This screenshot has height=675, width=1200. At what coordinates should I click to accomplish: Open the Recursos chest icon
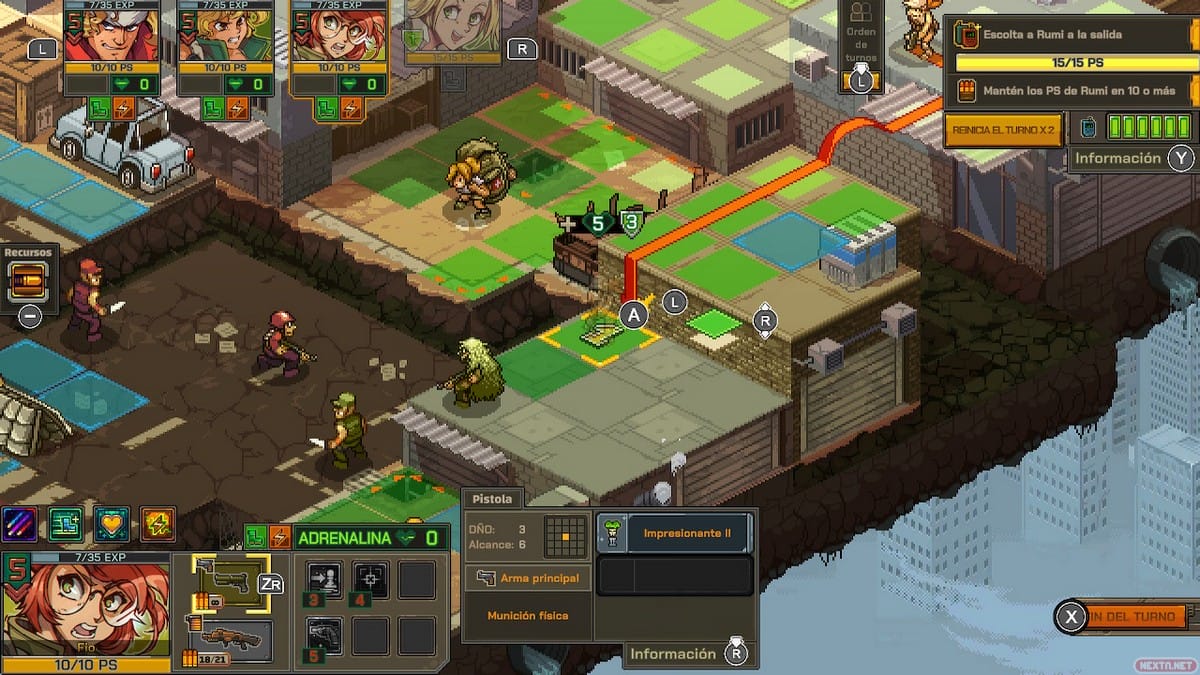29,283
